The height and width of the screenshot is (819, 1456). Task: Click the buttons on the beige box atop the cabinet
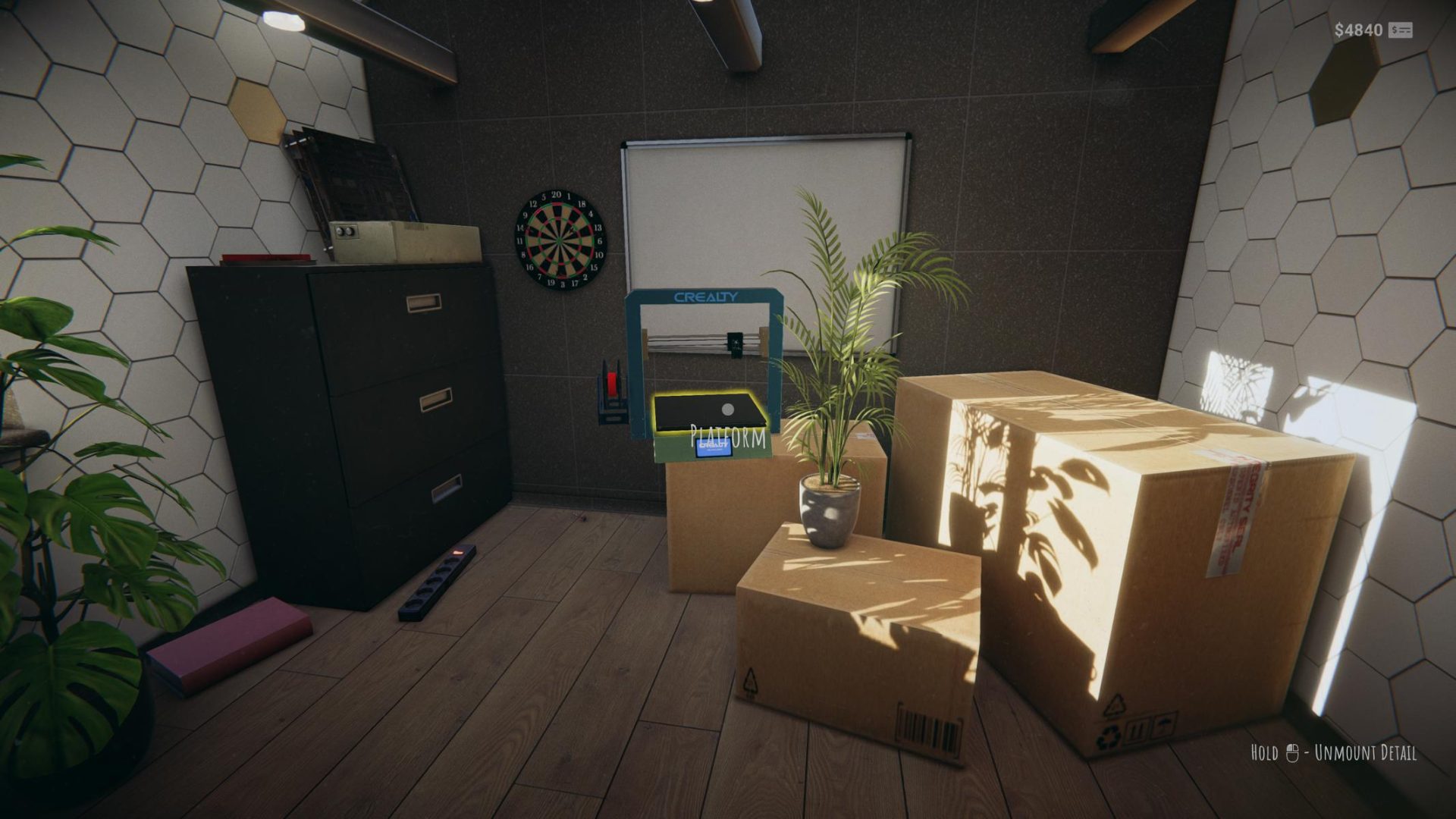[x=344, y=230]
